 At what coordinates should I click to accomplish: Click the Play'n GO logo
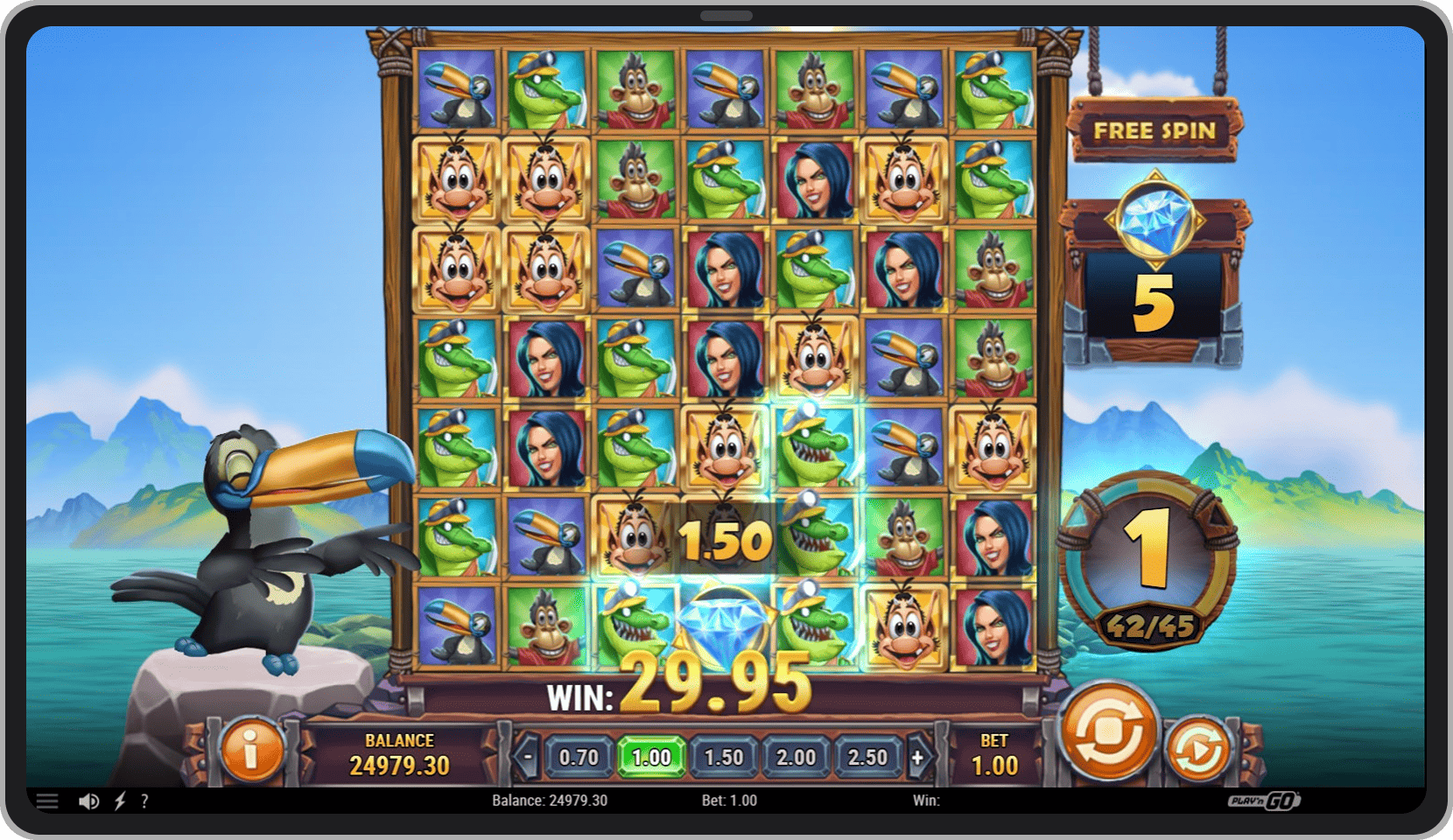(x=1265, y=800)
